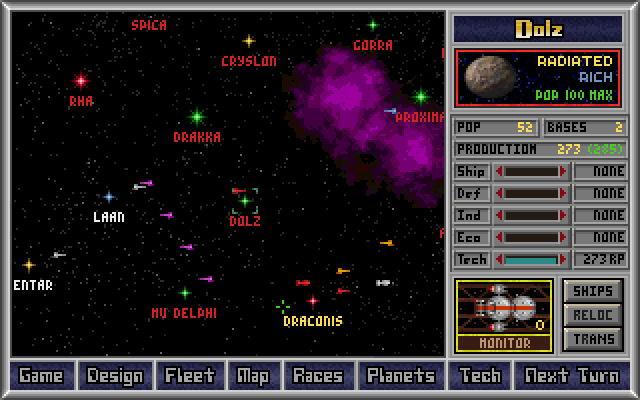This screenshot has width=640, height=400.
Task: Show the Fleet overview
Action: (x=189, y=376)
